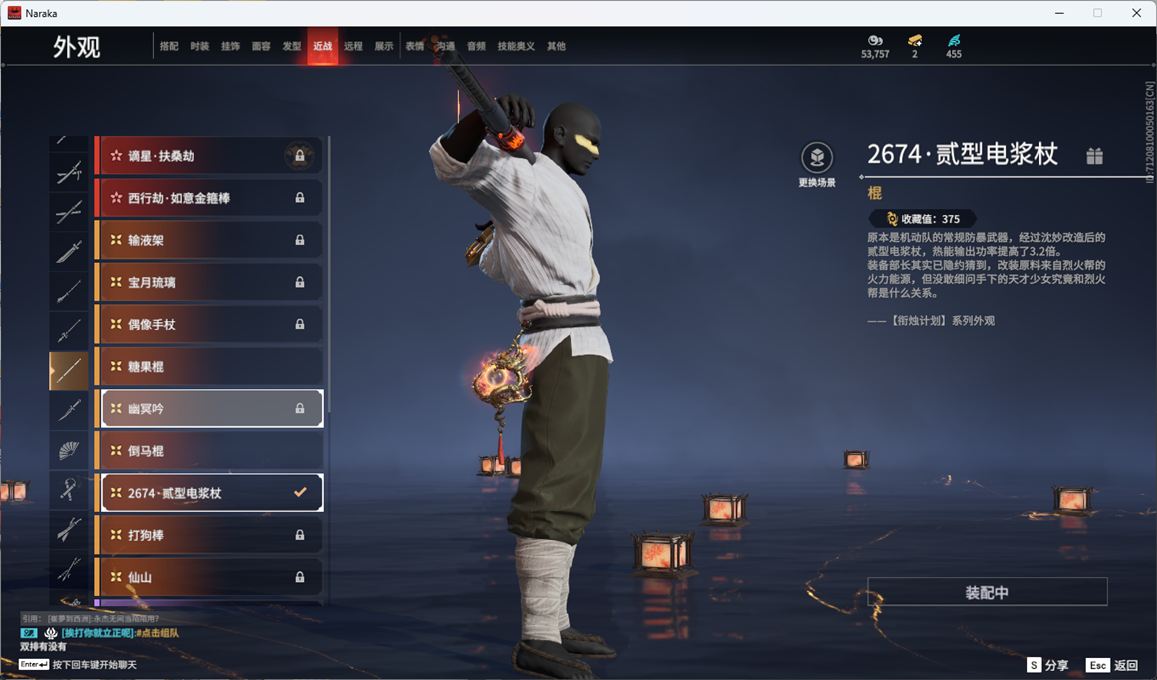Switch to the 时装 tab
The width and height of the screenshot is (1157, 680).
tap(200, 47)
